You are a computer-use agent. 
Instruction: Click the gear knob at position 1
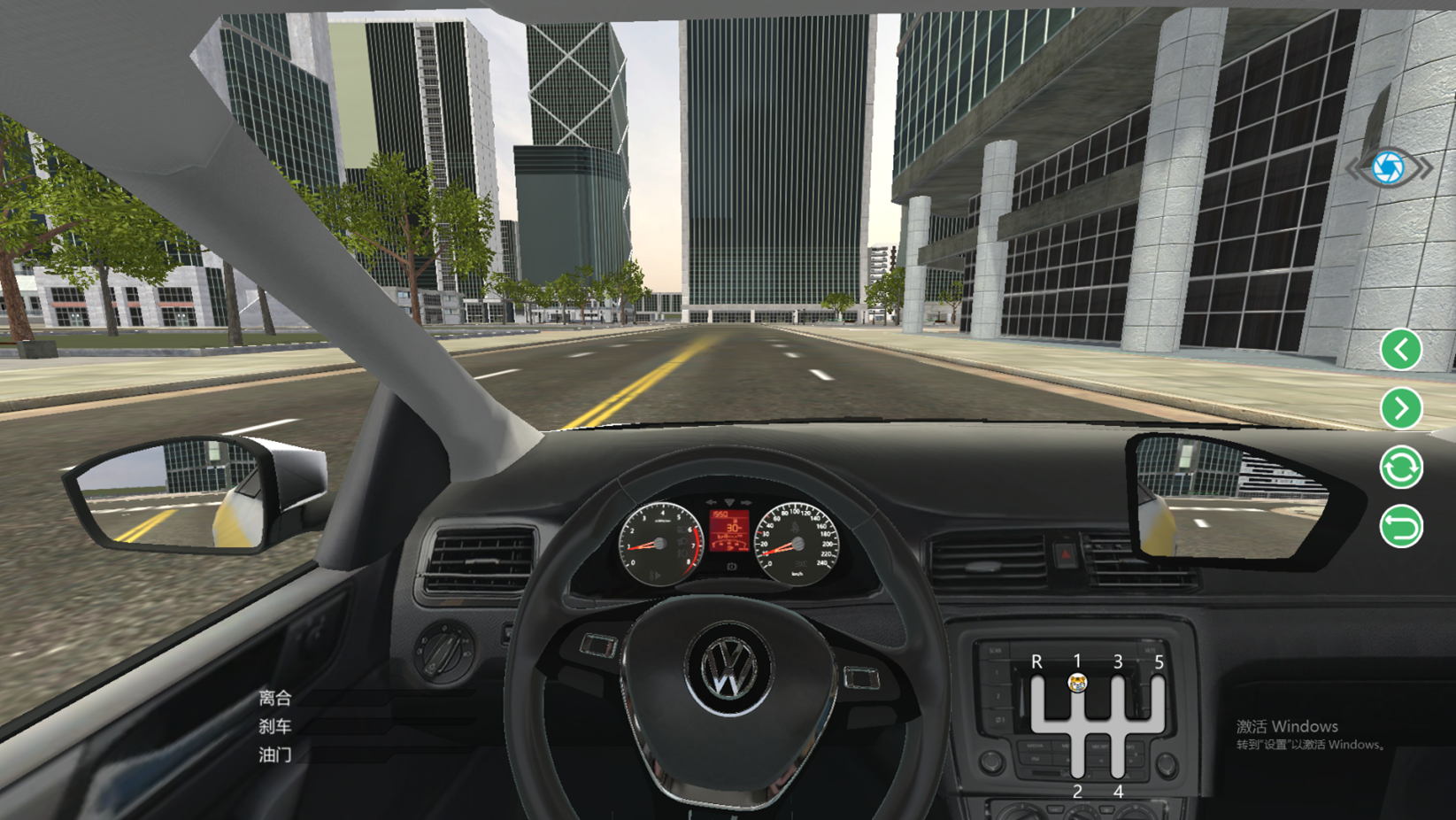coord(1077,683)
